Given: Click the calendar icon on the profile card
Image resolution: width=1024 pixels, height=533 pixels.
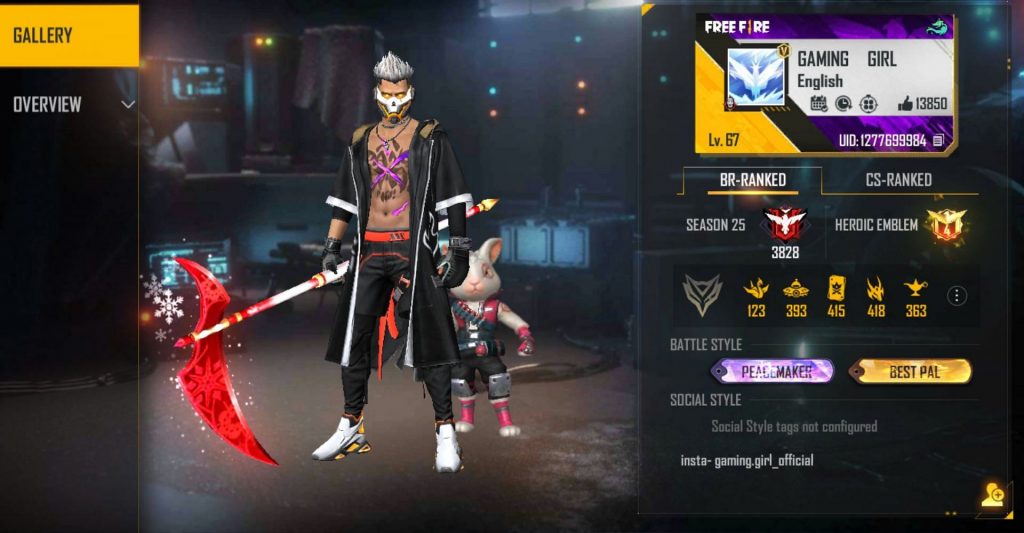Looking at the screenshot, I should click(817, 103).
